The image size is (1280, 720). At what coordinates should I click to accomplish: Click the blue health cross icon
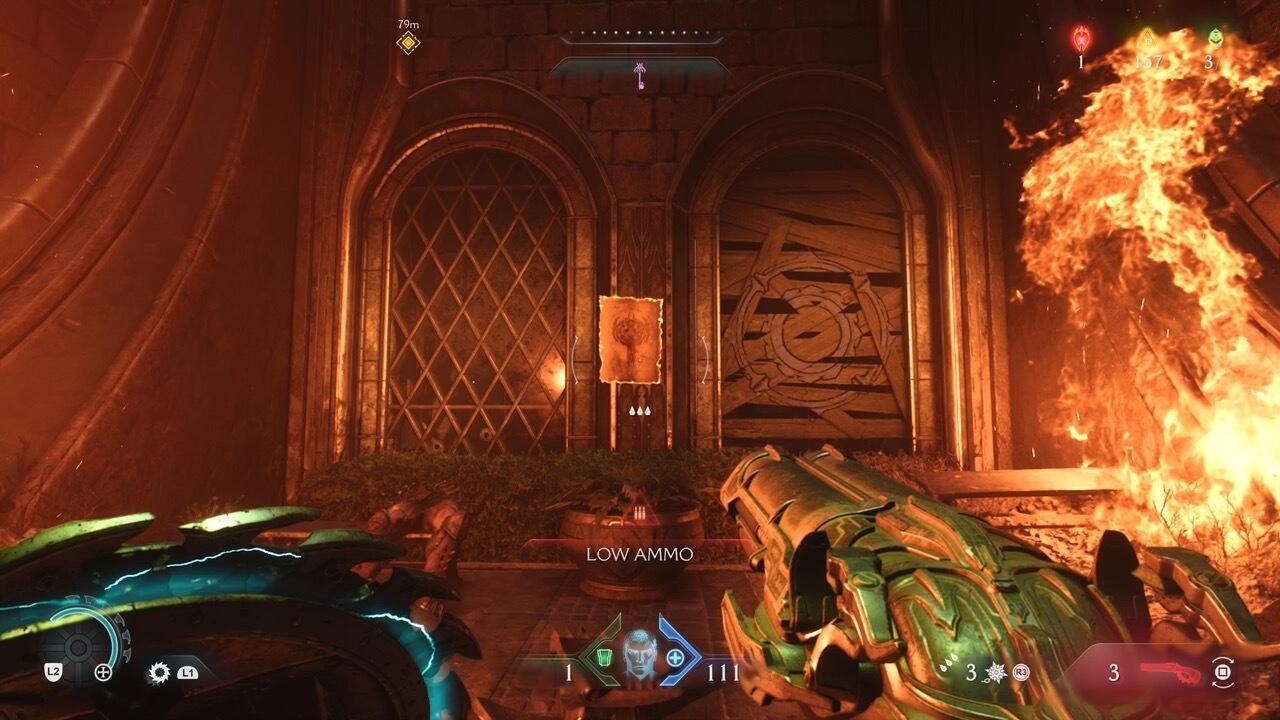click(676, 656)
